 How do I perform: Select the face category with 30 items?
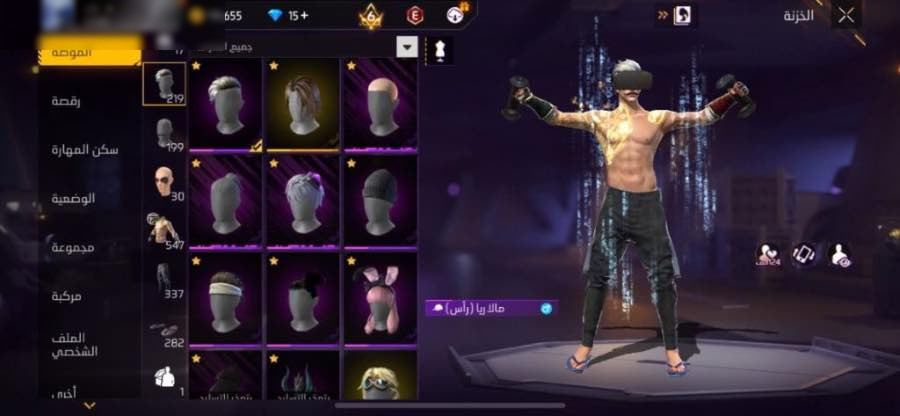[x=164, y=182]
